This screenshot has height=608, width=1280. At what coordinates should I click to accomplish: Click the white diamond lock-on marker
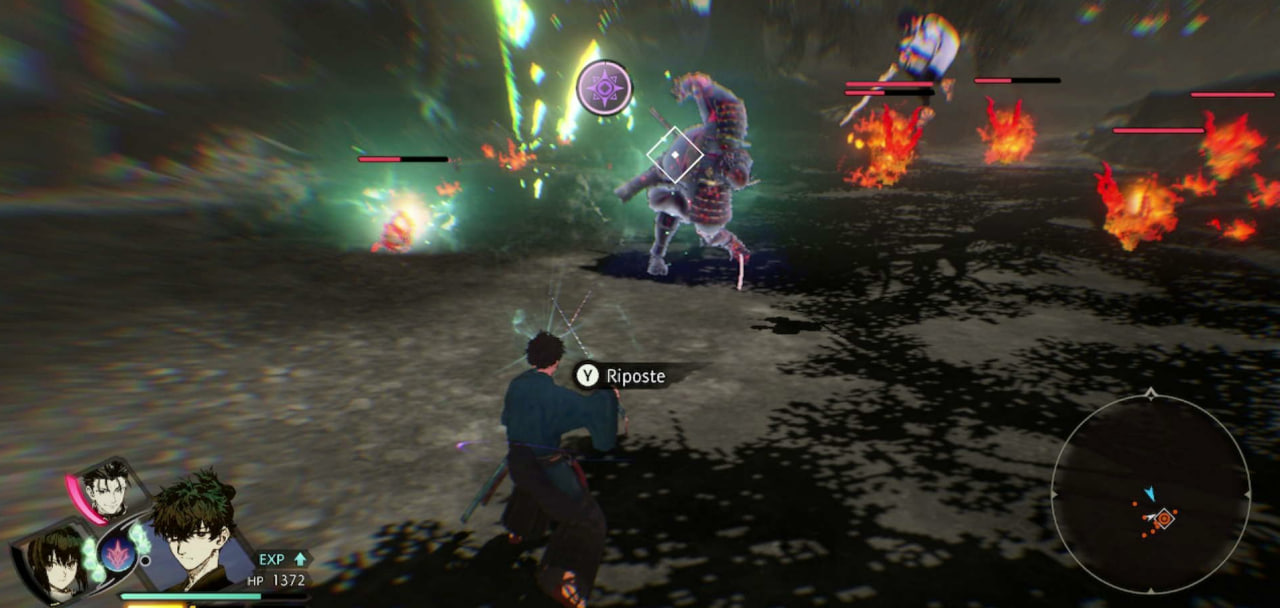pos(675,155)
